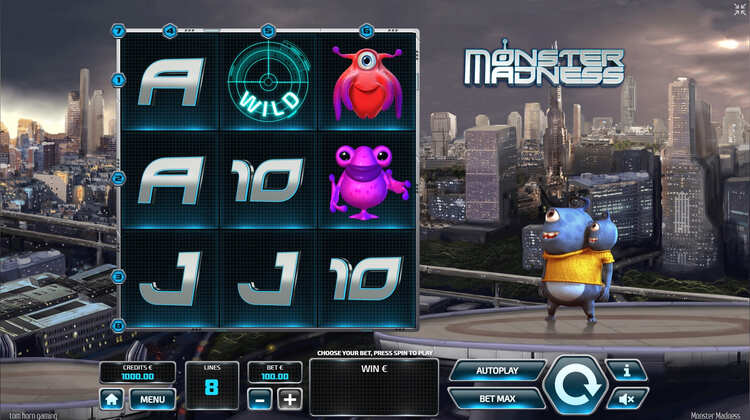This screenshot has height=420, width=750.
Task: Set the wager with Bet Max
Action: (x=497, y=399)
